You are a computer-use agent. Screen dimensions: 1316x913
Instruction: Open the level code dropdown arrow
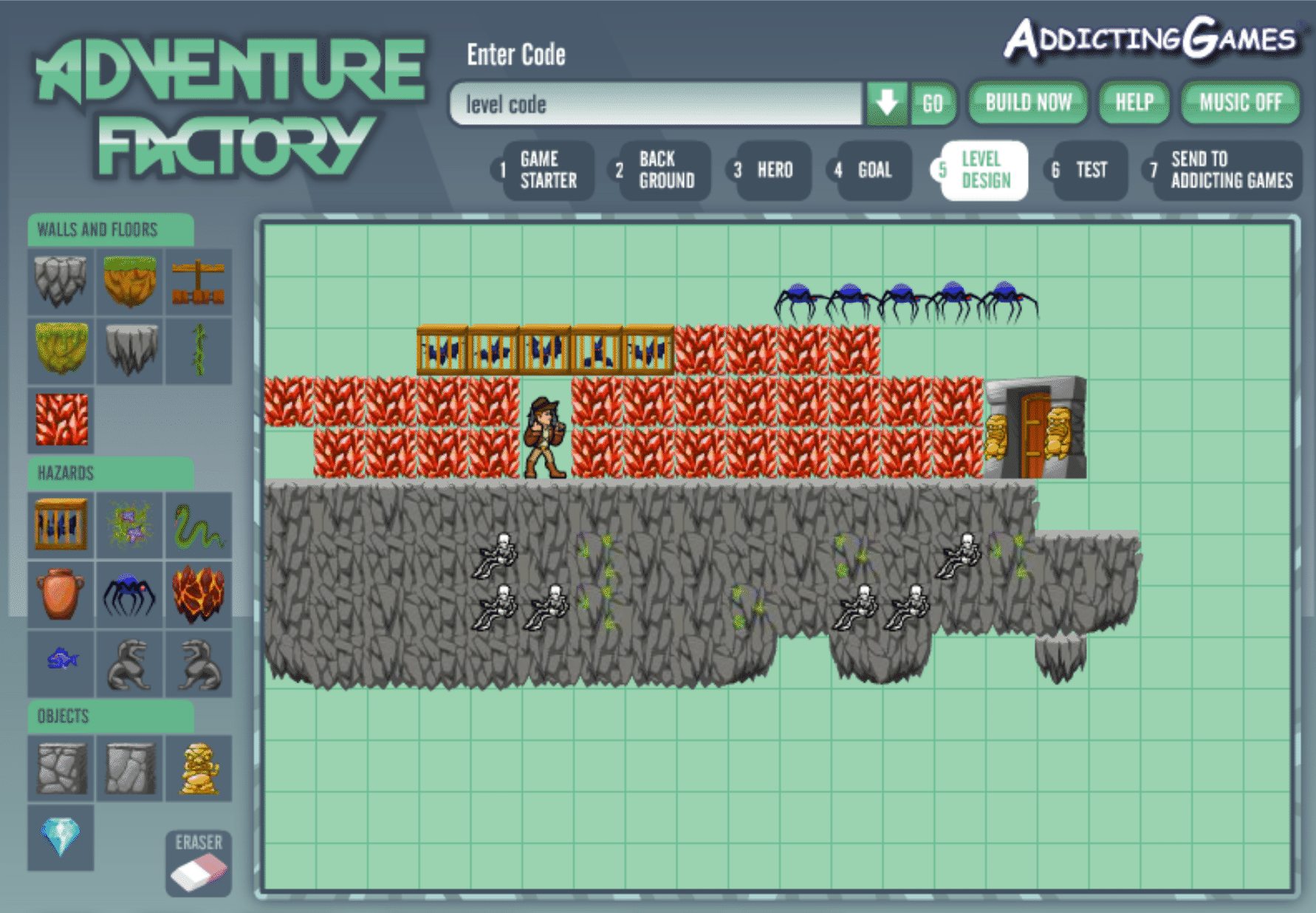[x=886, y=103]
